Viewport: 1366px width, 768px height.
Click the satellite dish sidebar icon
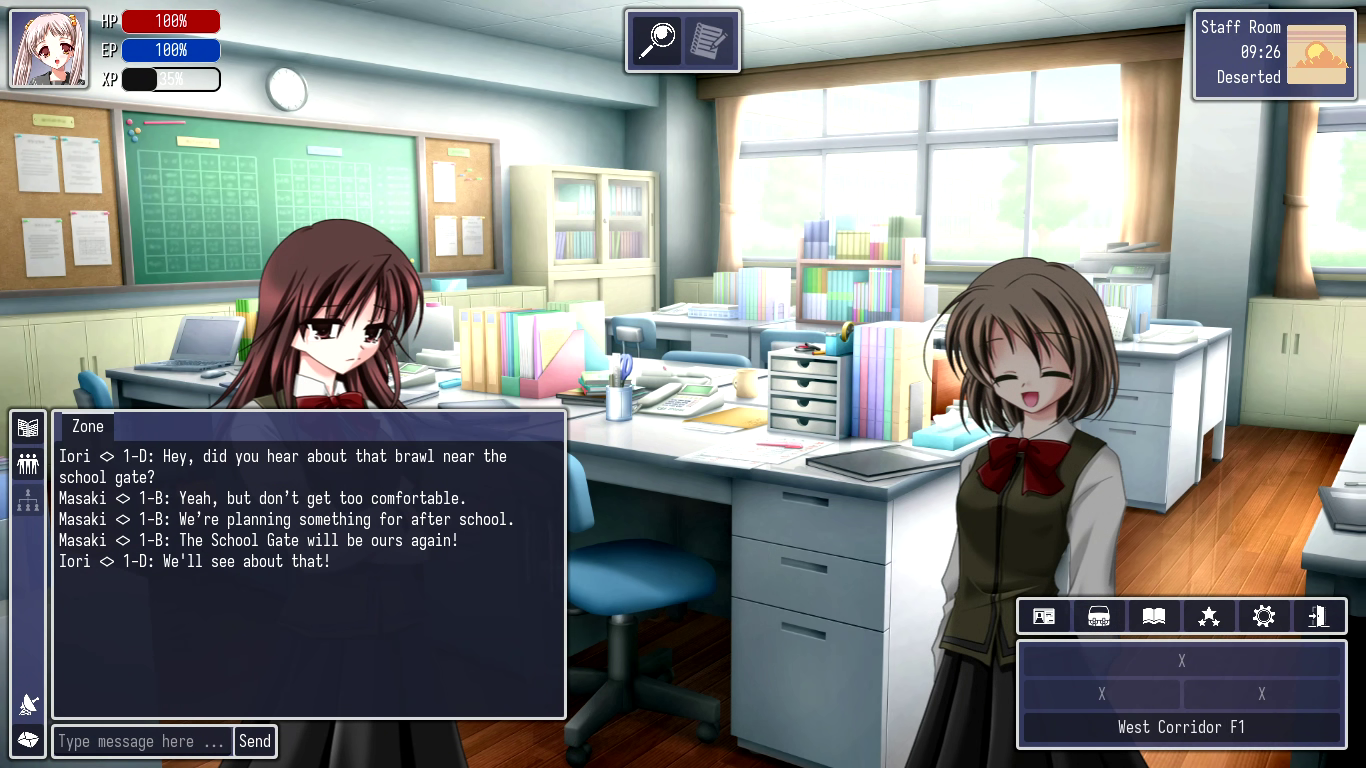coord(28,705)
